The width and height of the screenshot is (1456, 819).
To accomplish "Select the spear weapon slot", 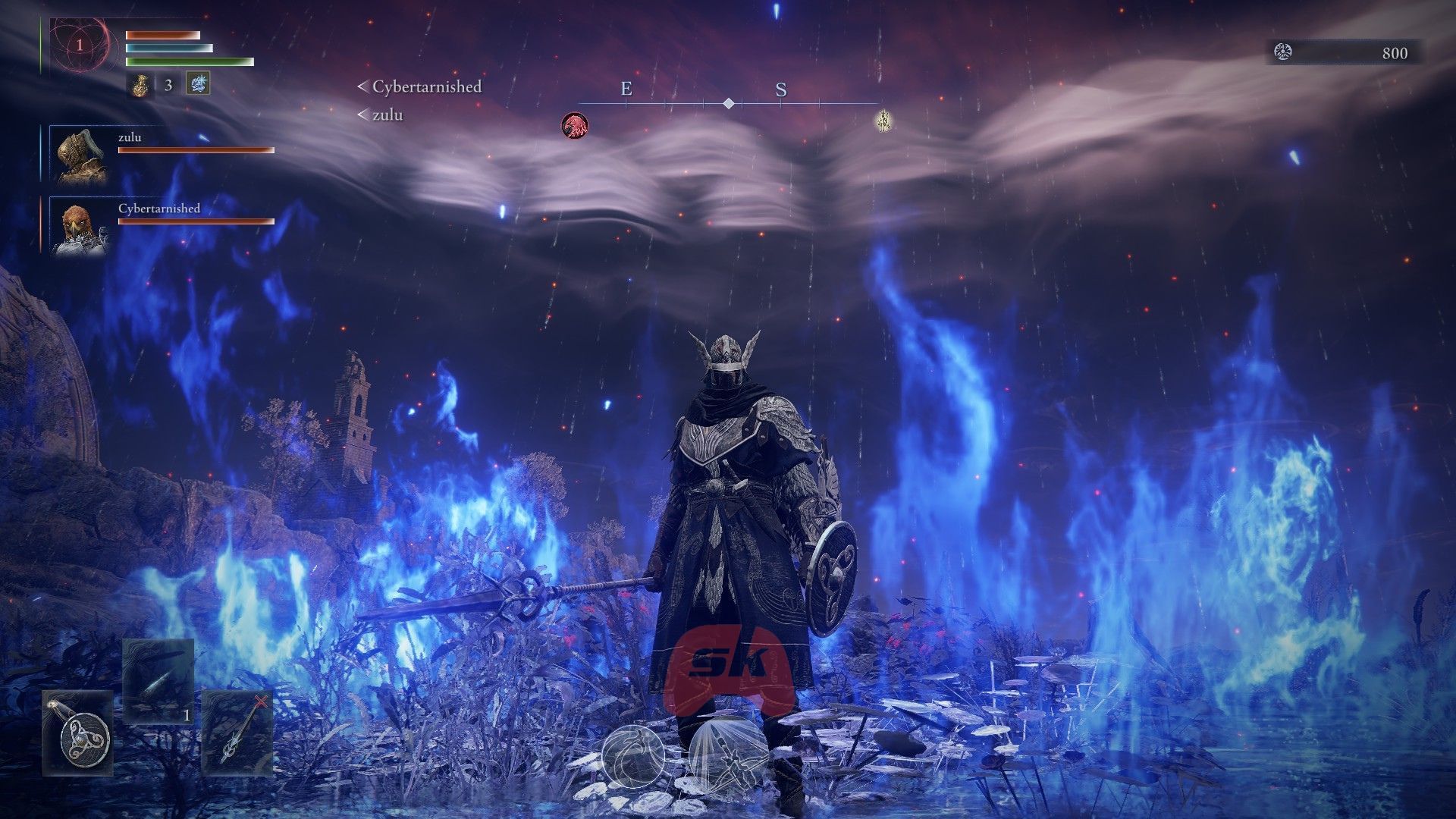I will pyautogui.click(x=237, y=733).
